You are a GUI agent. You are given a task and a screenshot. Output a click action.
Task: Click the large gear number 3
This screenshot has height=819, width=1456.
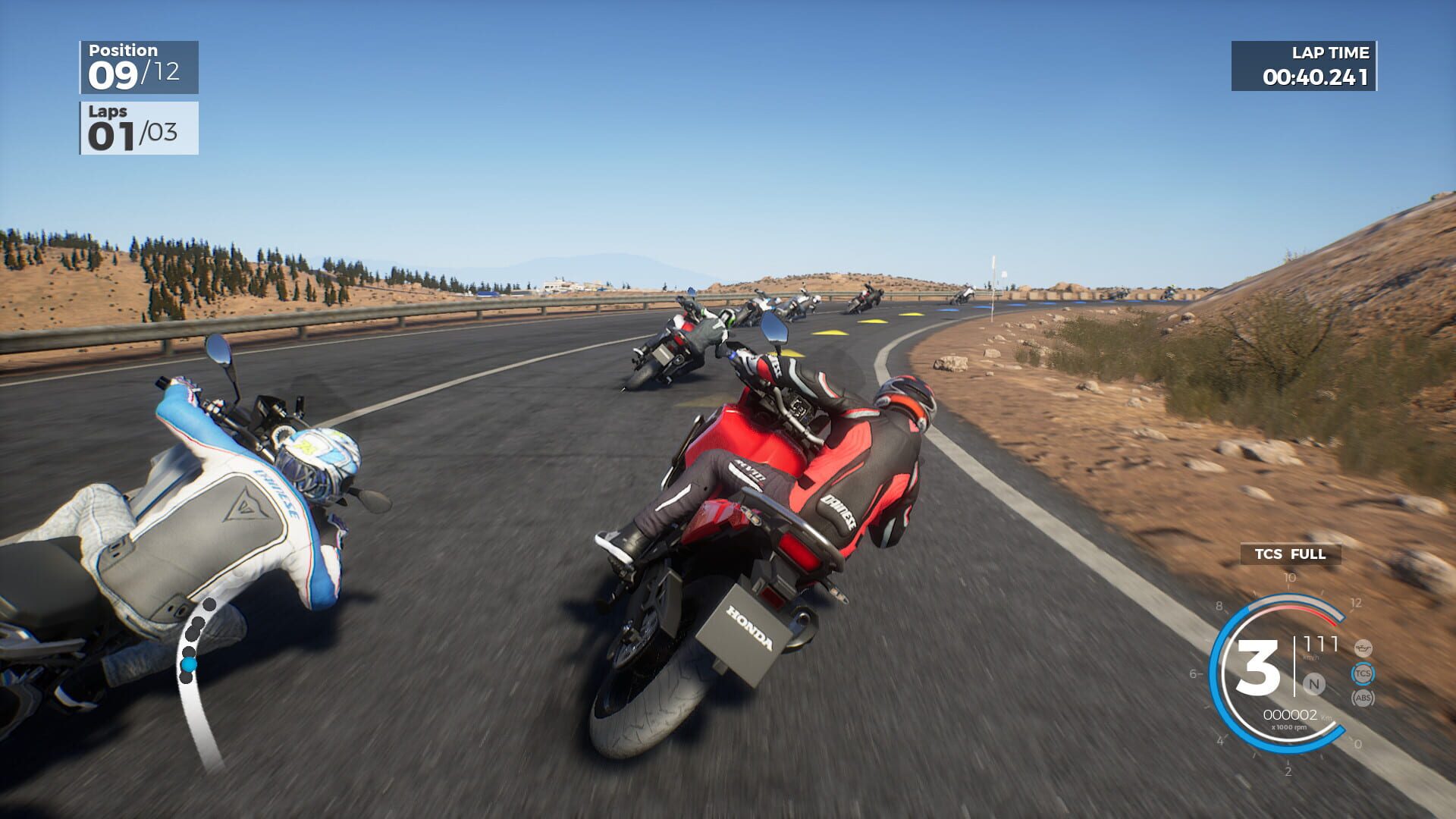[x=1257, y=666]
